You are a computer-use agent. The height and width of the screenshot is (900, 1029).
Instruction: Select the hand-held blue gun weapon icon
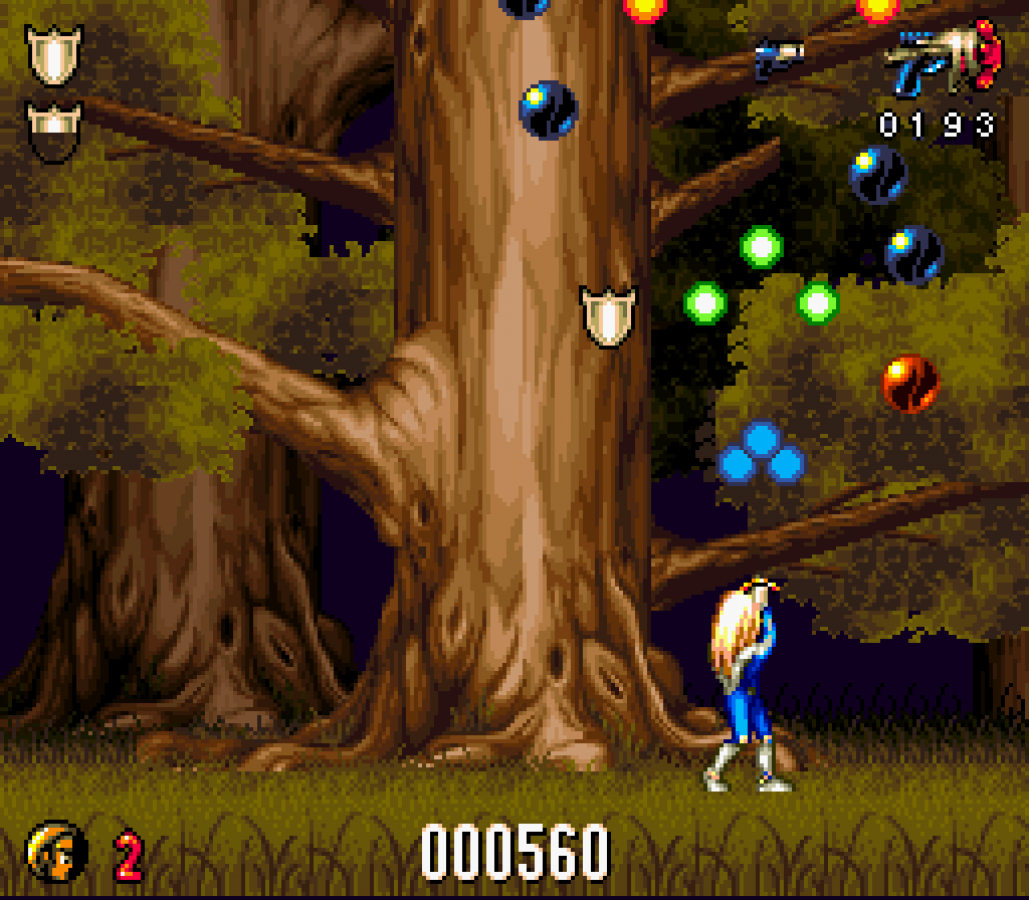click(x=942, y=62)
